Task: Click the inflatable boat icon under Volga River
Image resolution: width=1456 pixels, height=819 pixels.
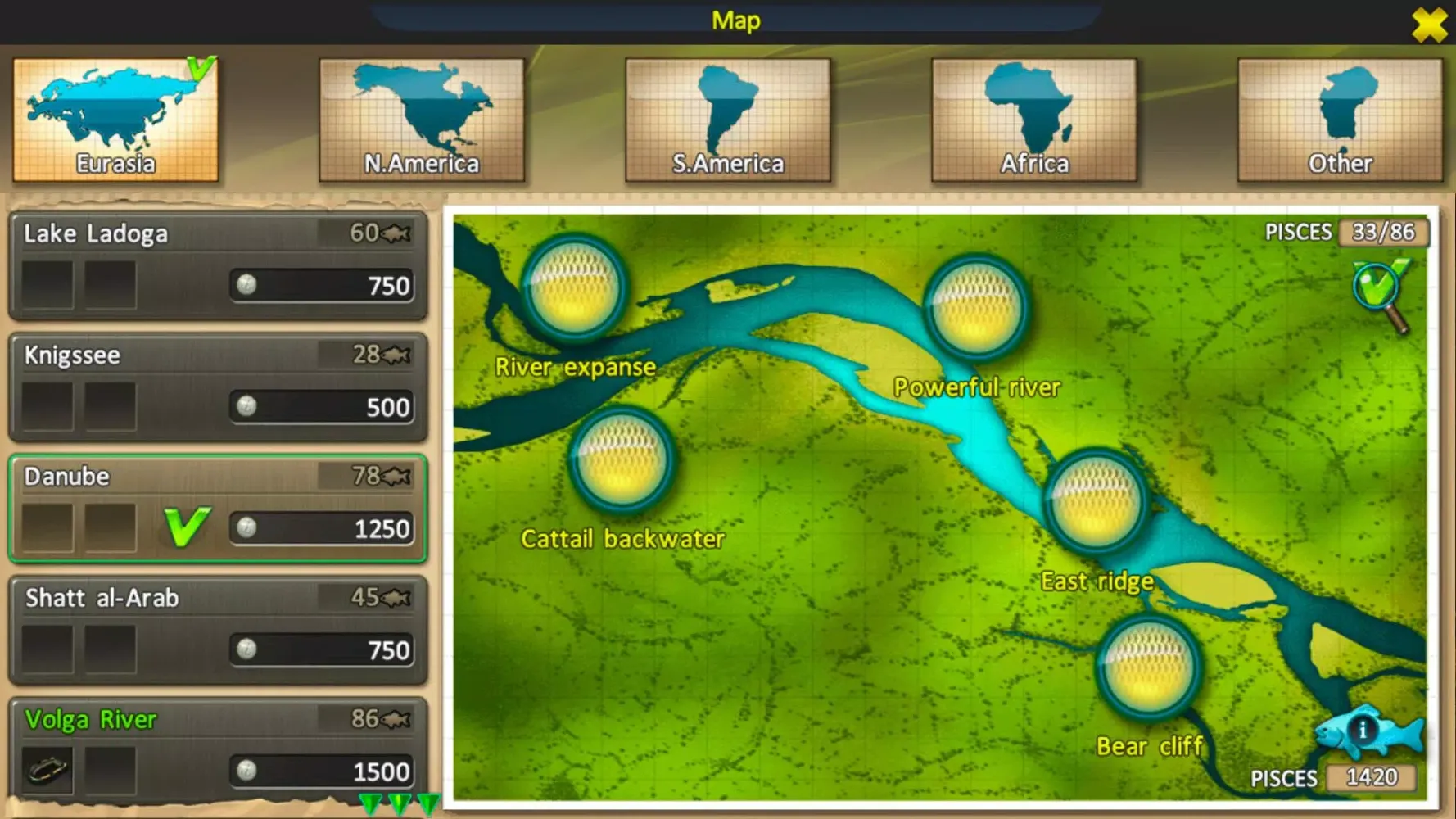Action: pyautogui.click(x=47, y=770)
